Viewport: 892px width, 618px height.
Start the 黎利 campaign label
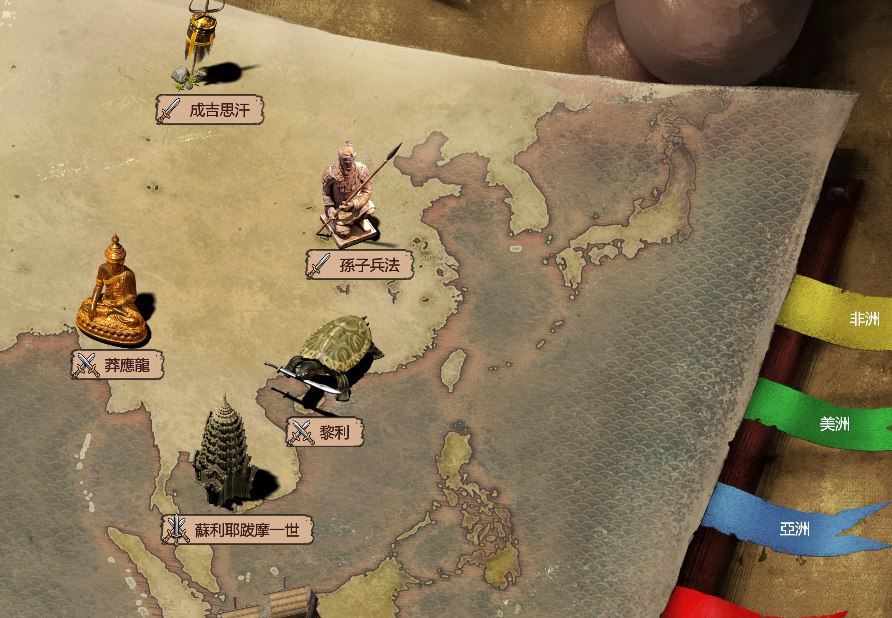pos(325,432)
